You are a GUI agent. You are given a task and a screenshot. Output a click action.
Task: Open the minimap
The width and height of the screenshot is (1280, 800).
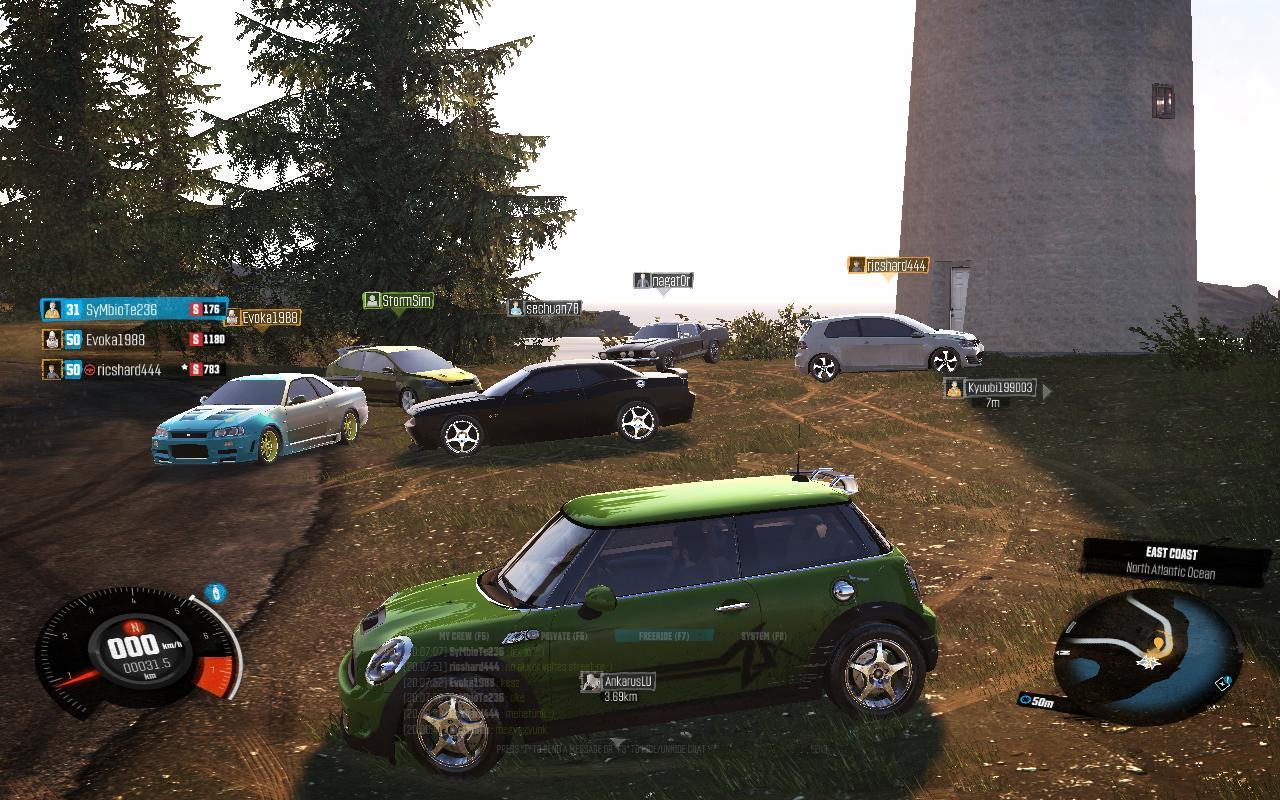pyautogui.click(x=1149, y=652)
